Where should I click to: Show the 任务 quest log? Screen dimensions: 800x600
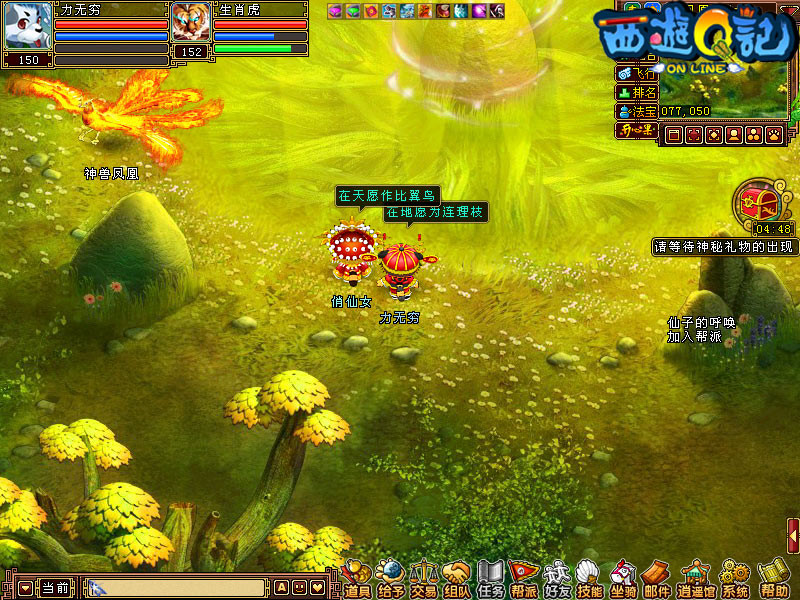(x=490, y=579)
